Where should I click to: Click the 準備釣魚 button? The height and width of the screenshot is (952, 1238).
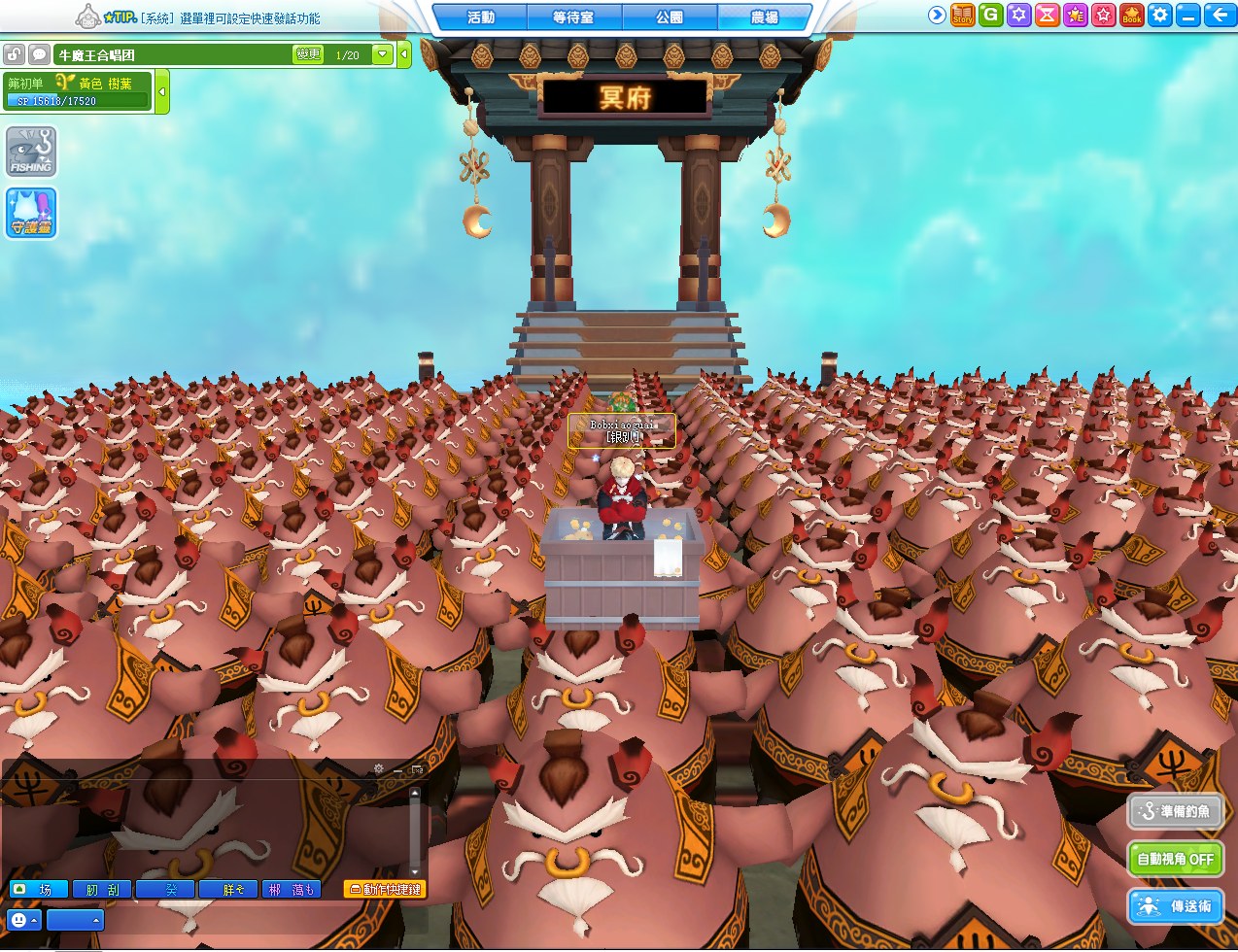coord(1175,811)
